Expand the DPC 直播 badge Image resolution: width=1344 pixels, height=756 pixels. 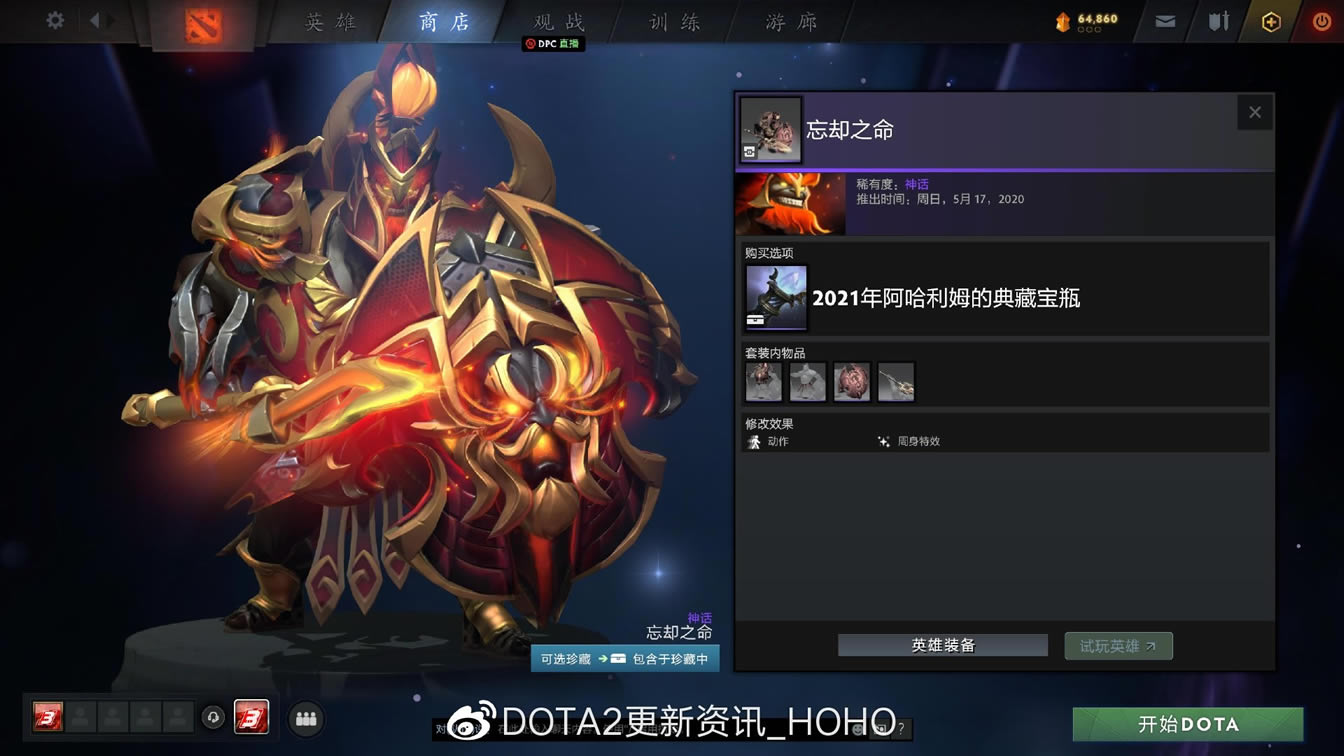553,44
